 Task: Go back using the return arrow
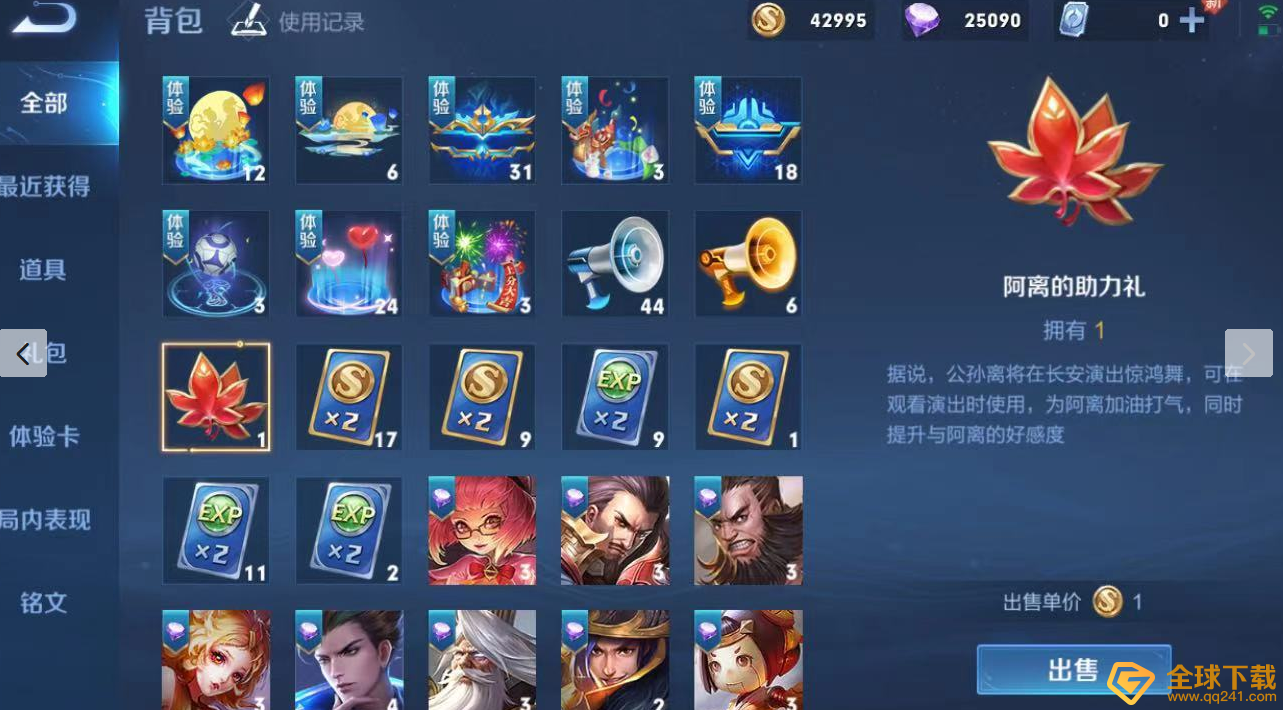45,19
